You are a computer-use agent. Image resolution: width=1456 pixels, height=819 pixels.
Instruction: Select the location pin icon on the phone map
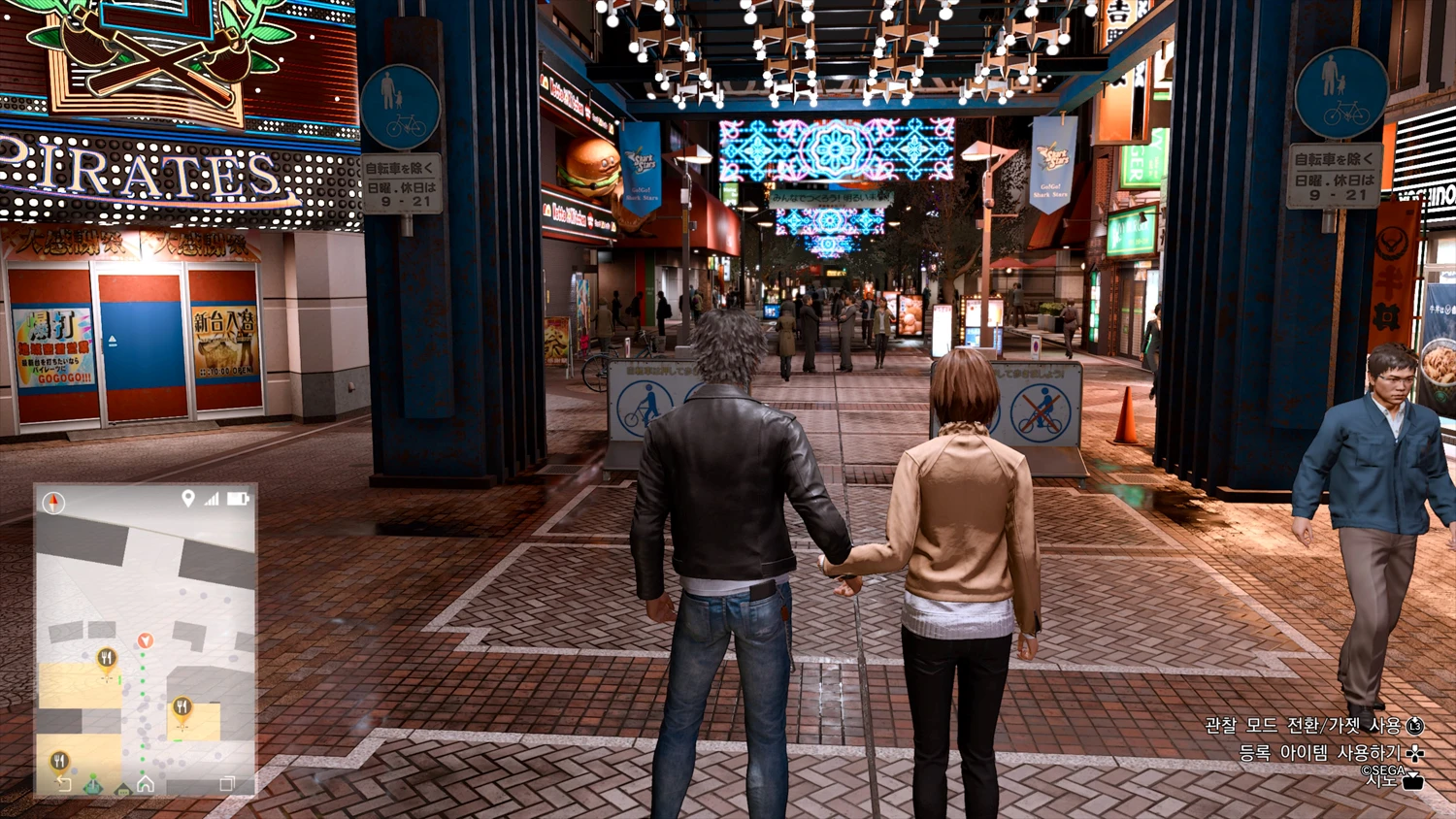pyautogui.click(x=188, y=498)
